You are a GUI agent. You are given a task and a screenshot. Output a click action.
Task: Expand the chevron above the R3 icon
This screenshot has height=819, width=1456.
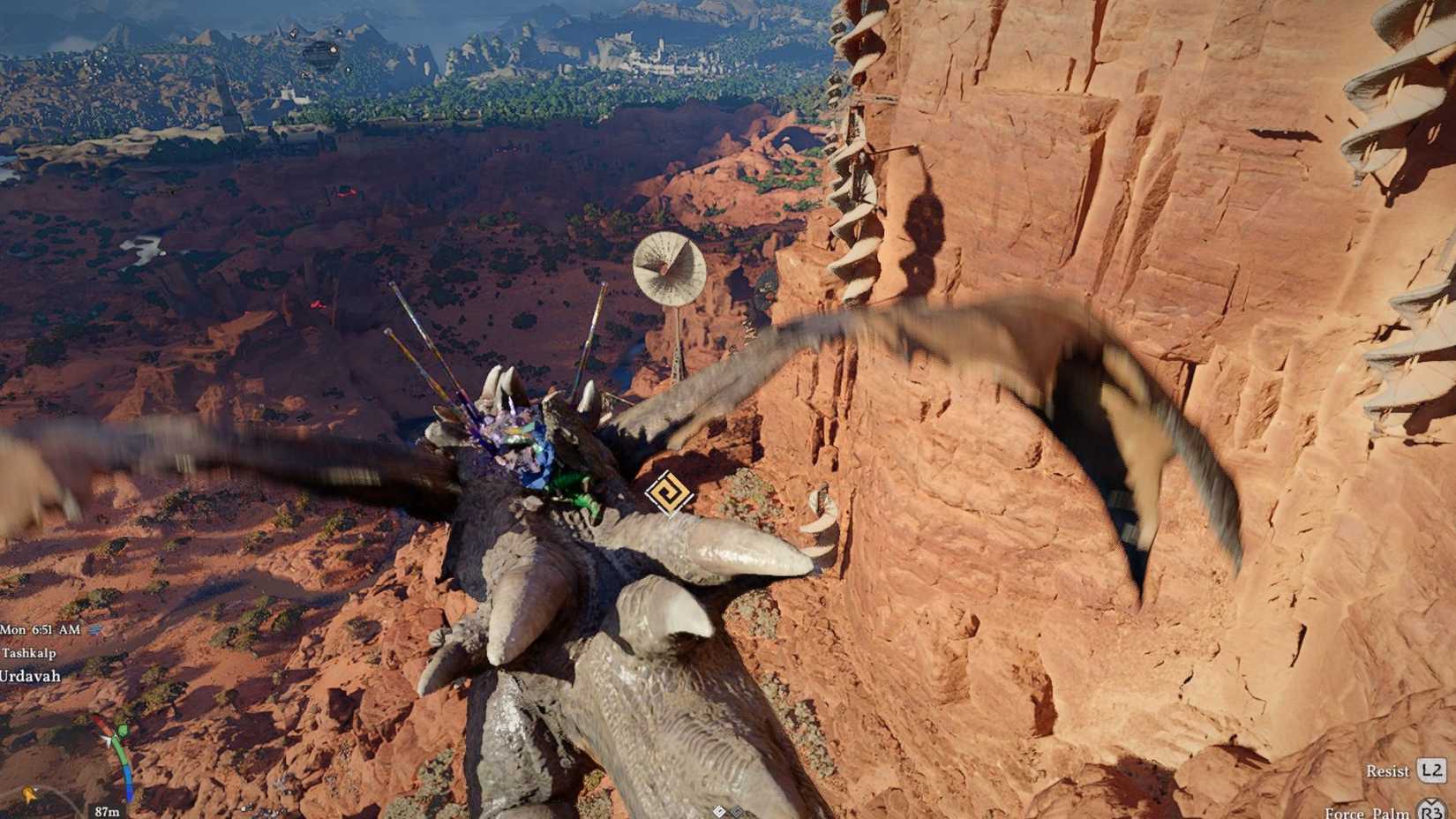click(x=1430, y=801)
